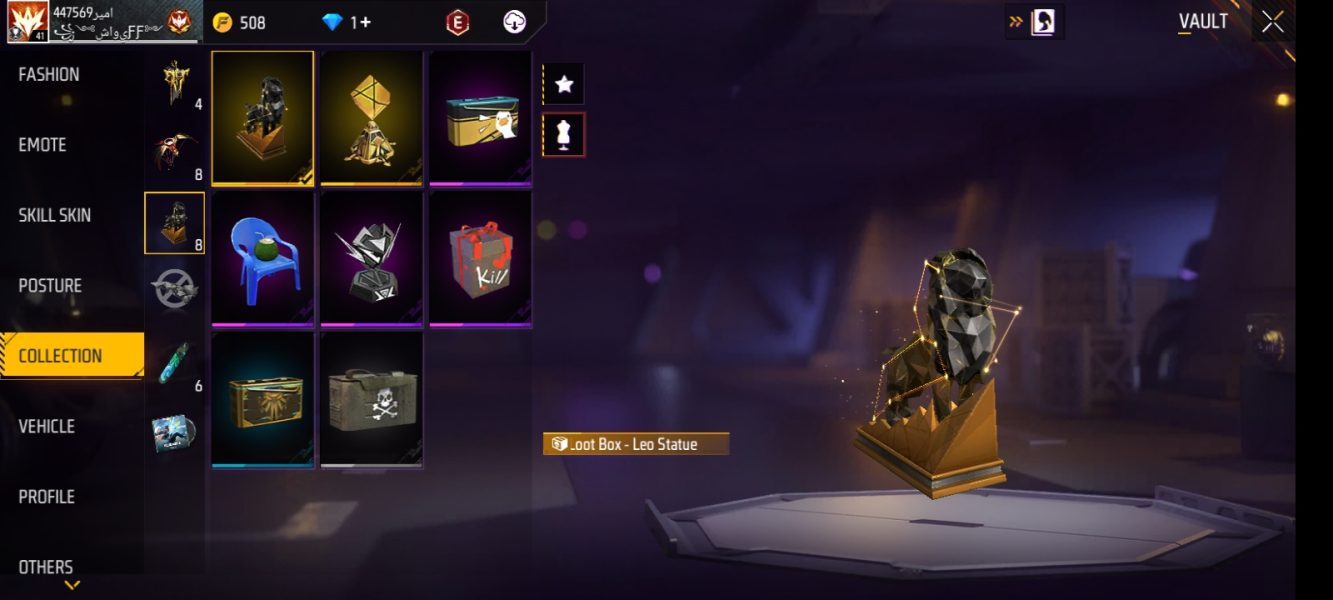Open the player profile avatar
Image resolution: width=1333 pixels, height=600 pixels.
tap(28, 22)
